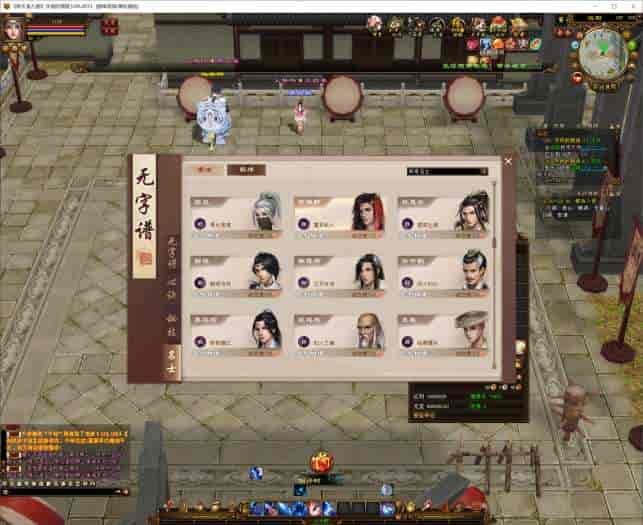The width and height of the screenshot is (643, 525).
Task: Switch to the second top tab
Action: pos(239,170)
